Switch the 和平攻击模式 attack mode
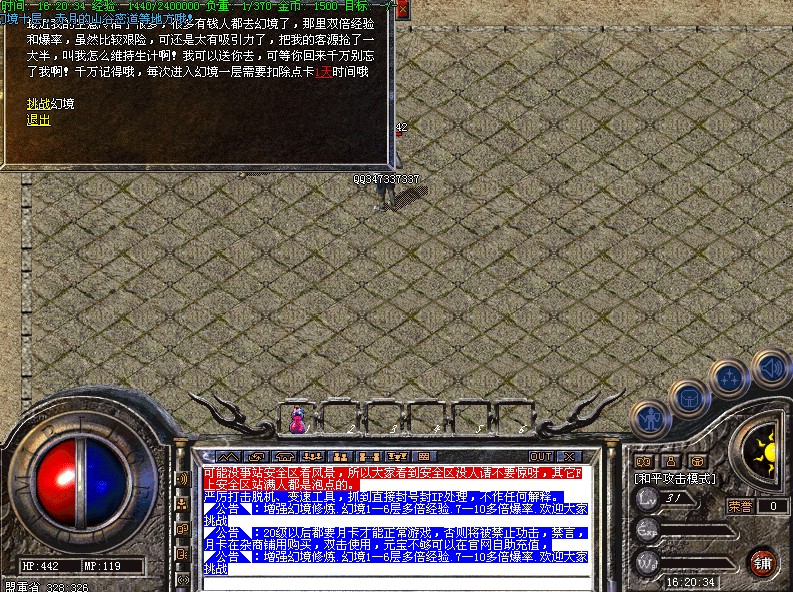The image size is (793, 592). tap(675, 479)
